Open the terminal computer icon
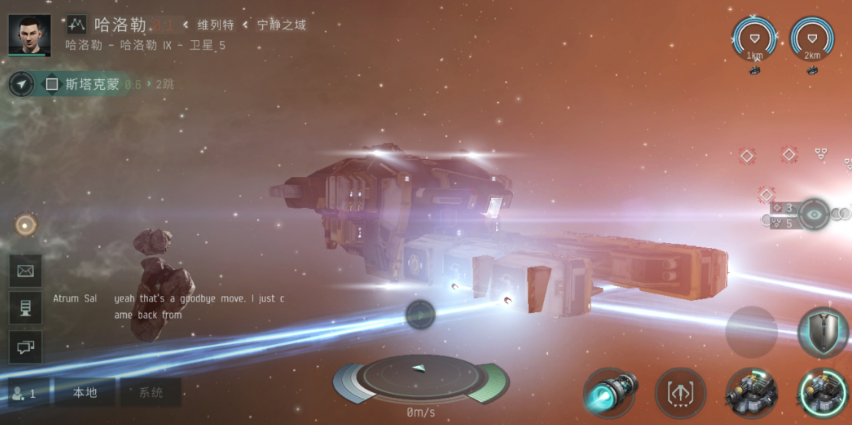852x425 pixels. click(x=25, y=308)
